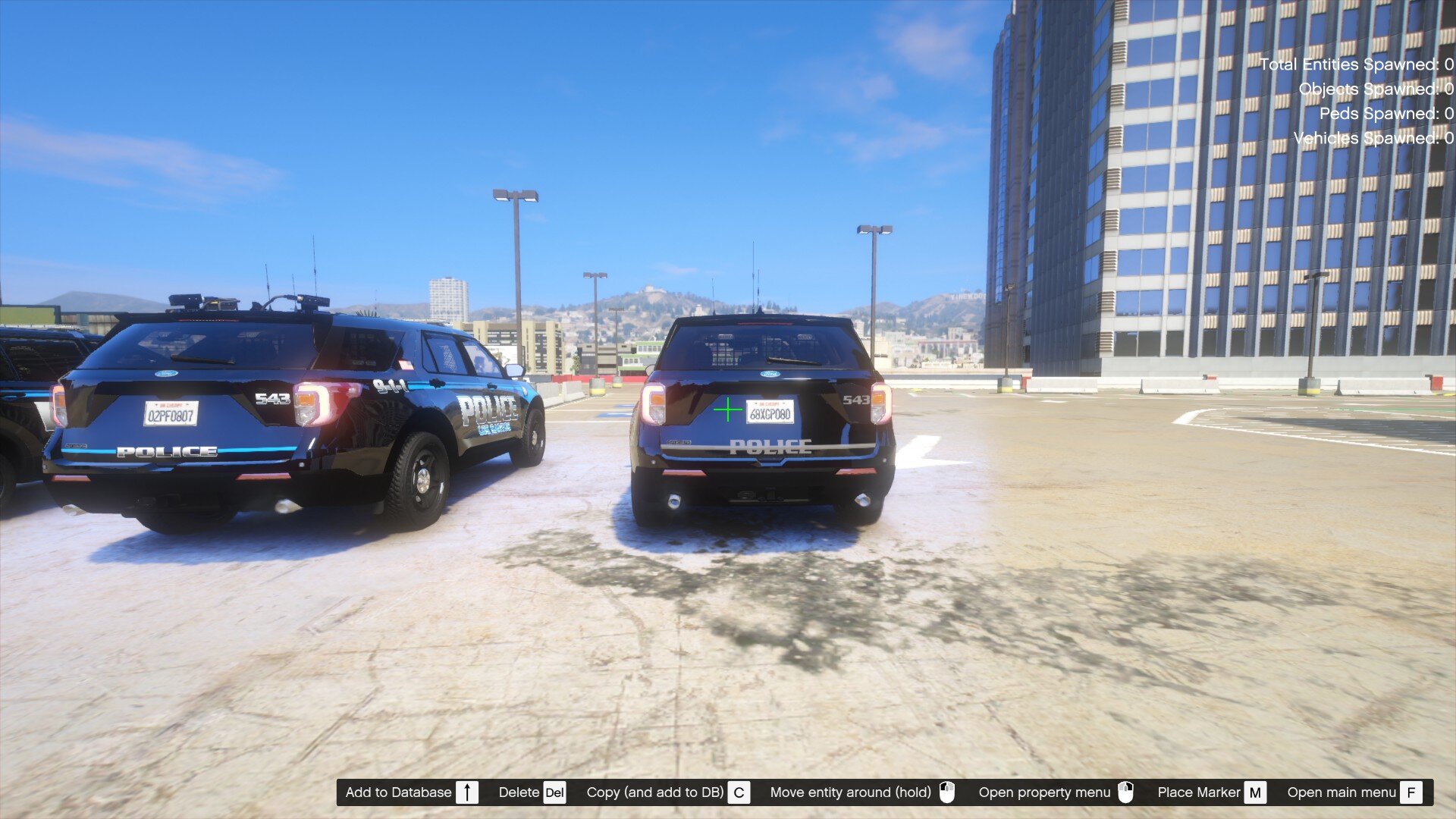Click the Del key icon next to Delete
Screen dimensions: 1456x819
click(553, 792)
